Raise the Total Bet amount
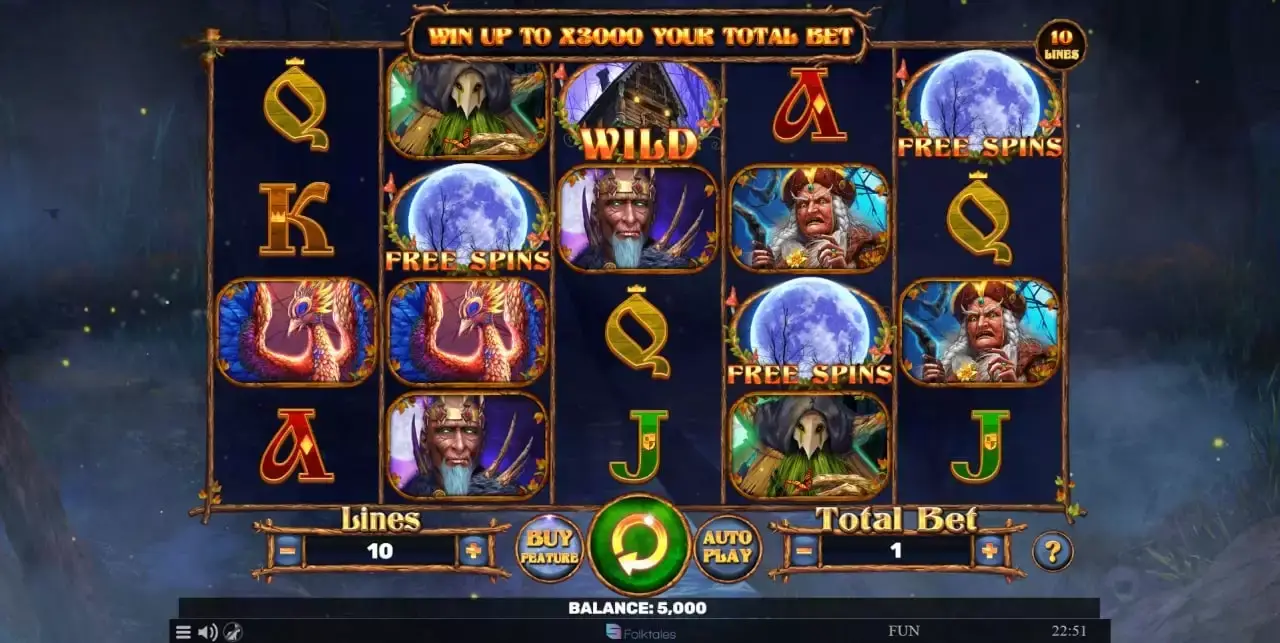 tap(989, 550)
